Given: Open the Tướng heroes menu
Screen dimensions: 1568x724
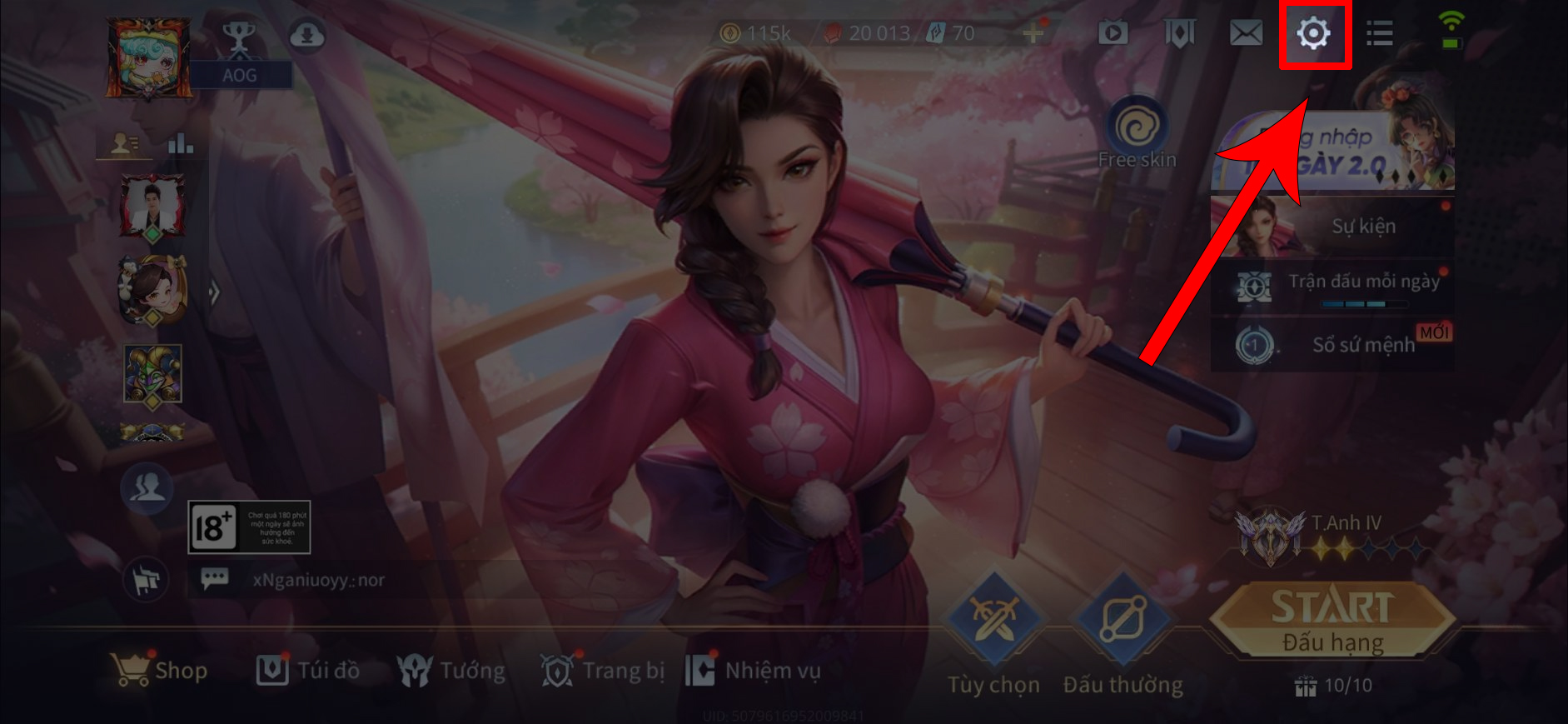Looking at the screenshot, I should [451, 670].
